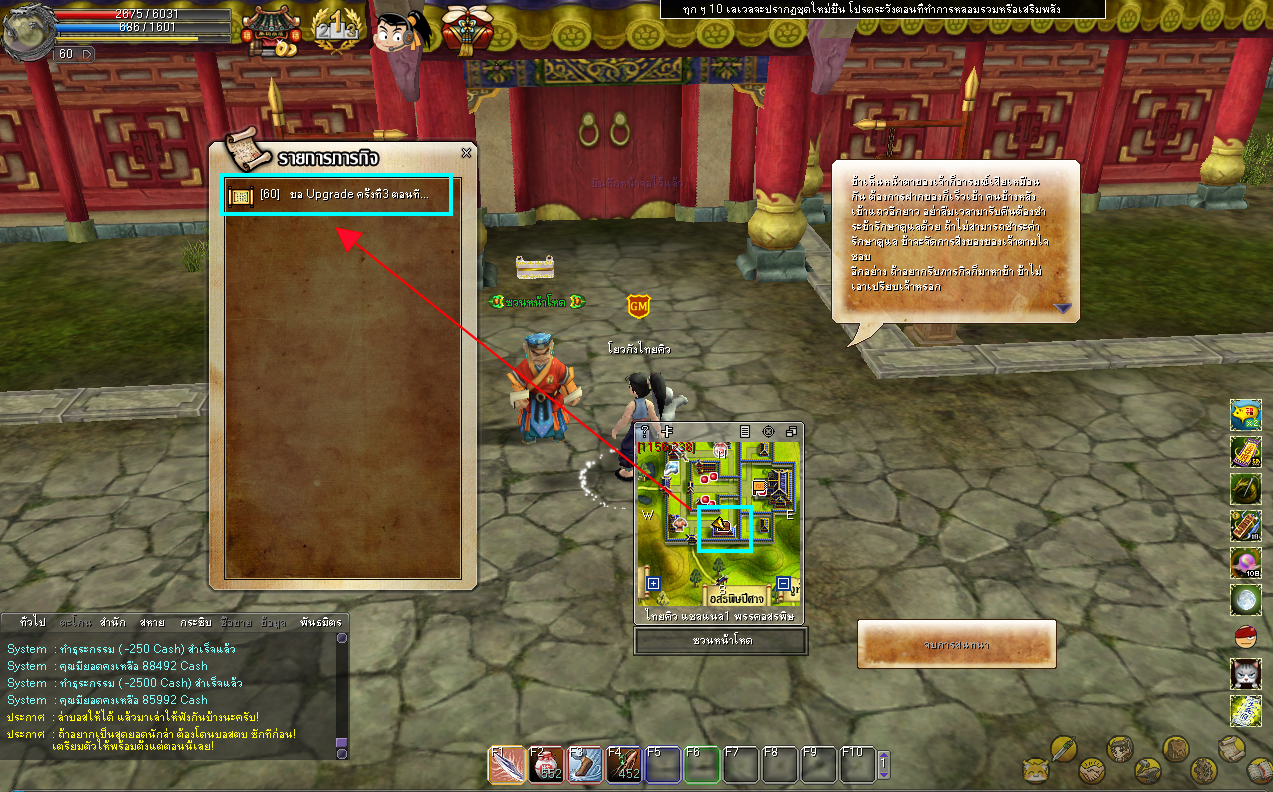Open the handshake menu icon

click(x=1091, y=773)
